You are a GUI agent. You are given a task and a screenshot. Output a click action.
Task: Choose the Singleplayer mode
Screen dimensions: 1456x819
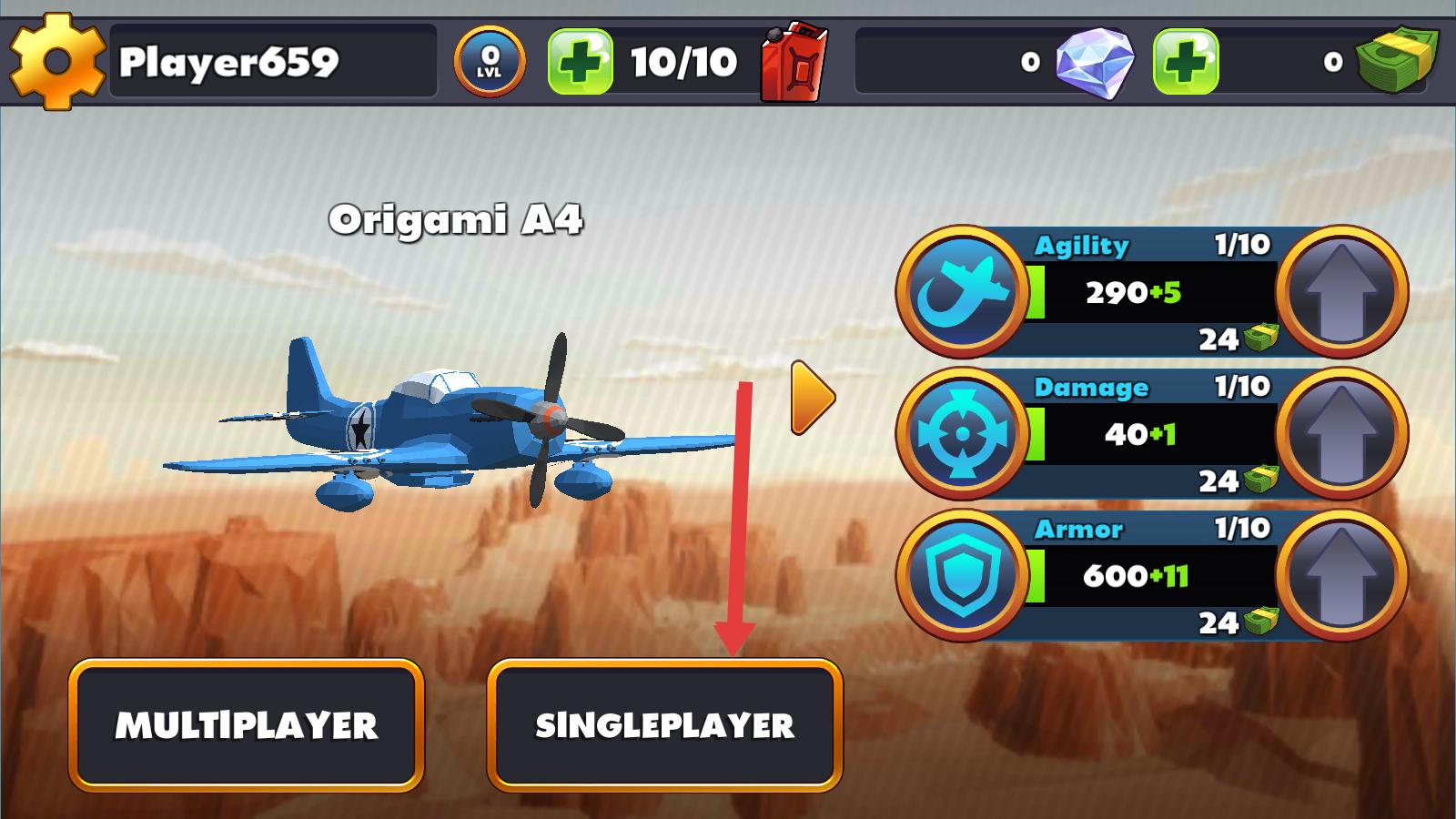664,725
